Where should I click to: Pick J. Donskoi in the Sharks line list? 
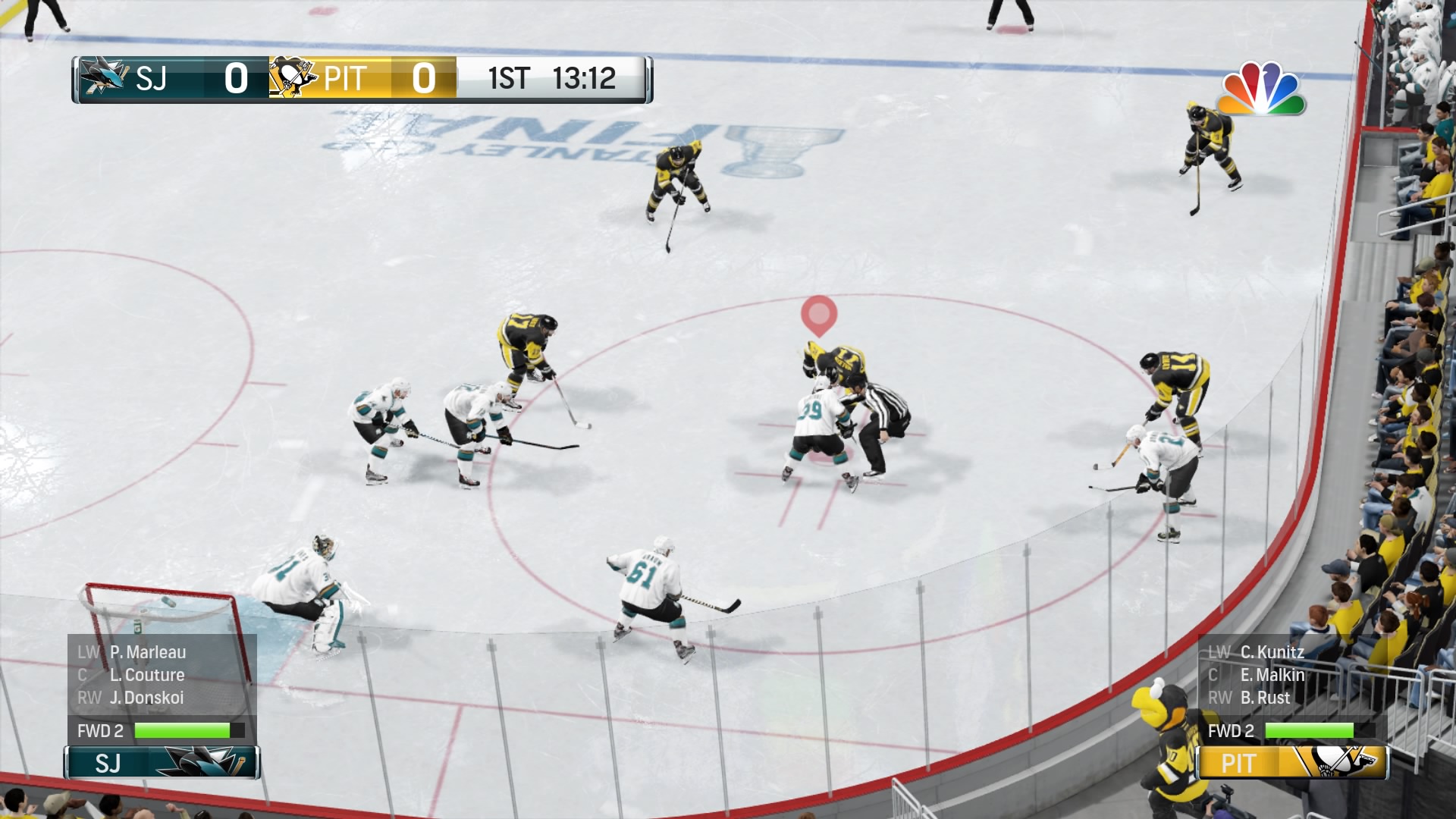click(x=146, y=698)
